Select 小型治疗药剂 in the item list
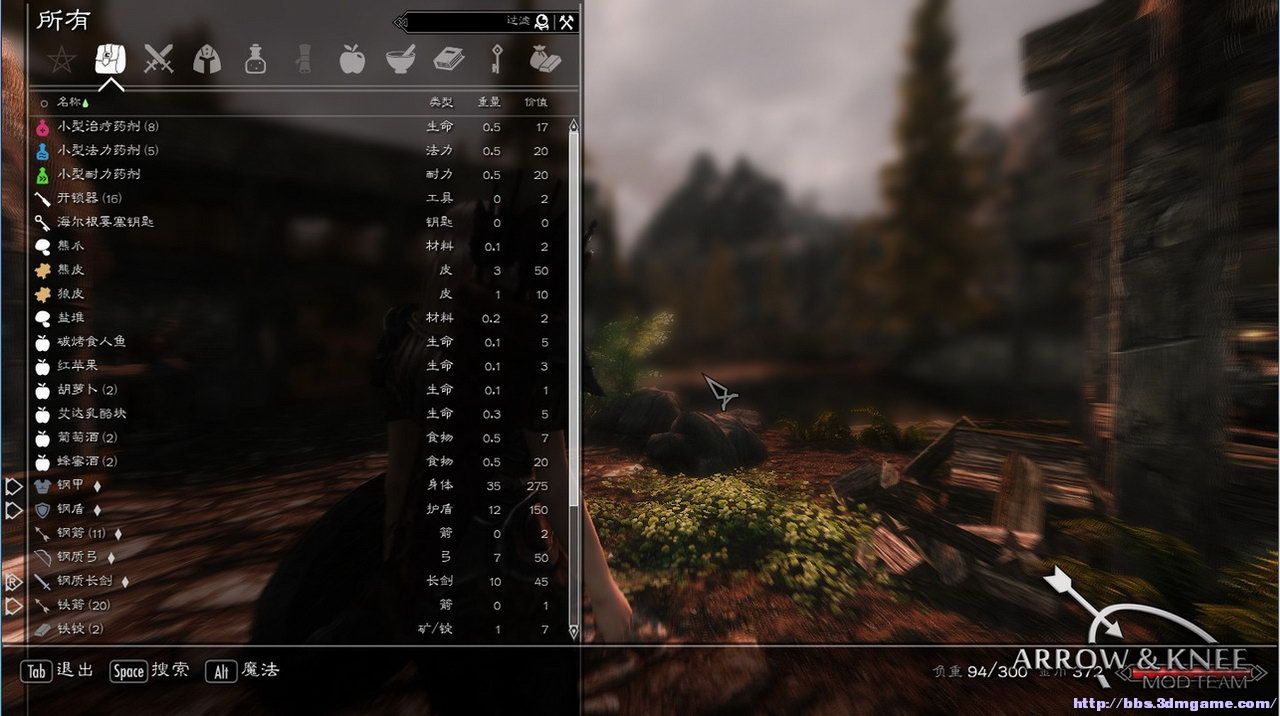1280x716 pixels. (108, 127)
